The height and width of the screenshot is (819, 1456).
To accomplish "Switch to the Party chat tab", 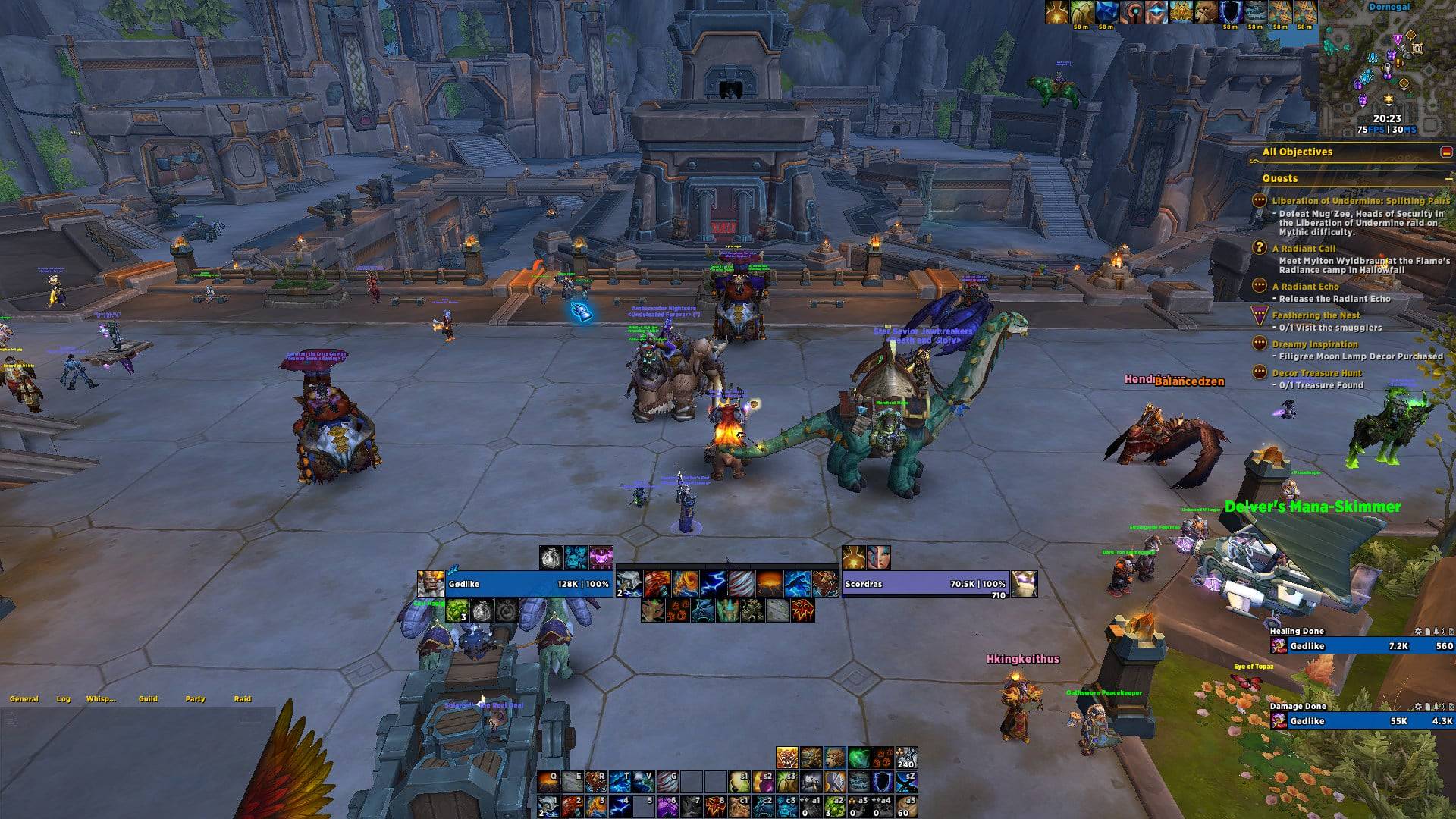I will click(x=195, y=699).
